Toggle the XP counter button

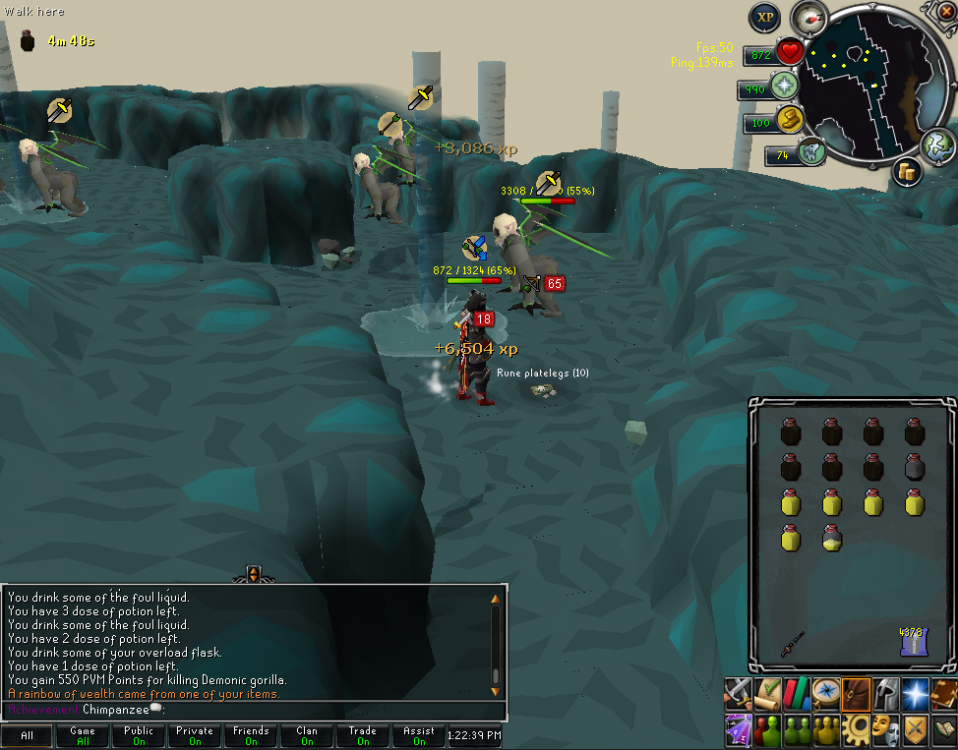pos(765,17)
